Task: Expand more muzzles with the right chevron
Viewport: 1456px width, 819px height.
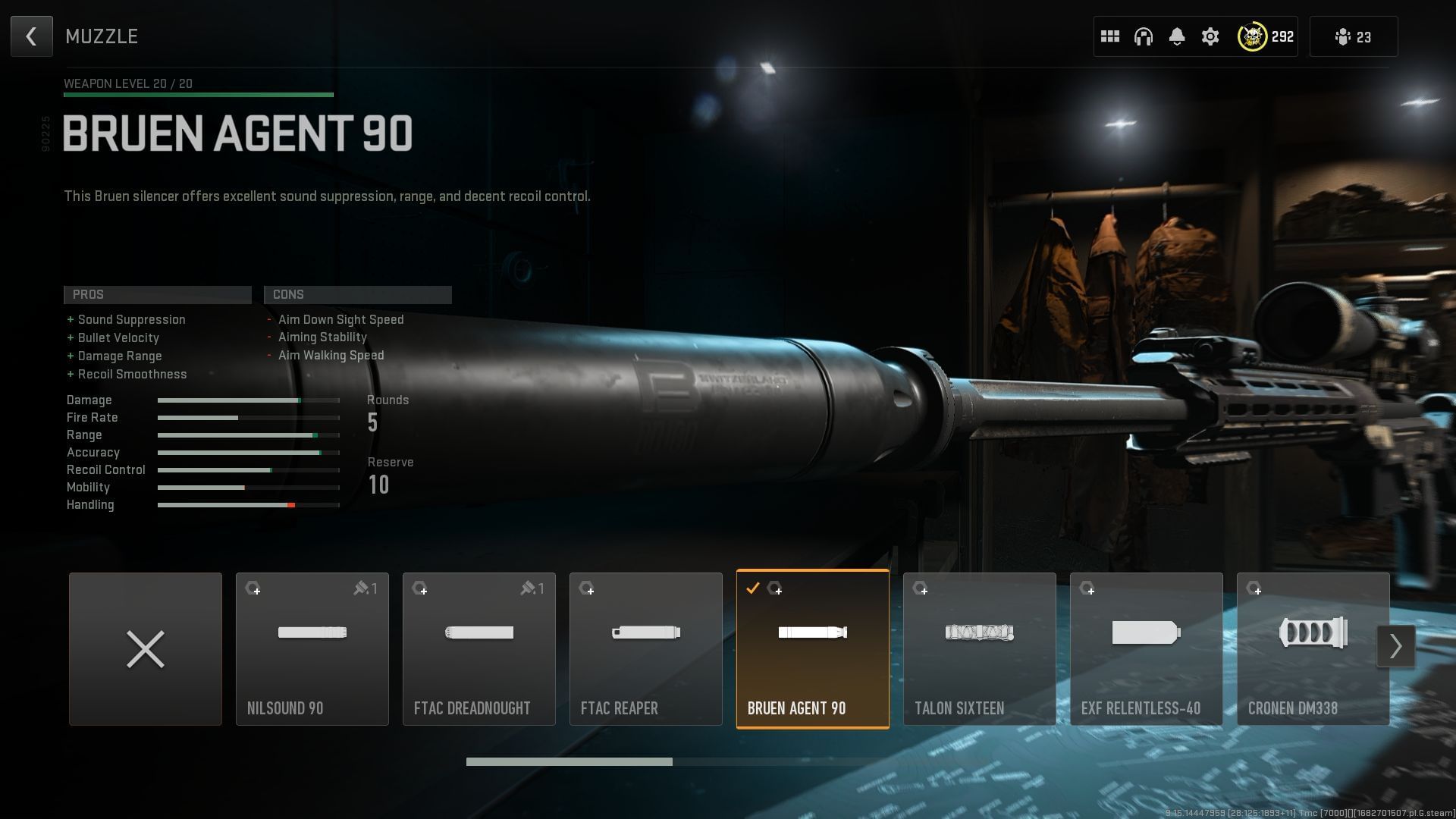Action: [1396, 646]
